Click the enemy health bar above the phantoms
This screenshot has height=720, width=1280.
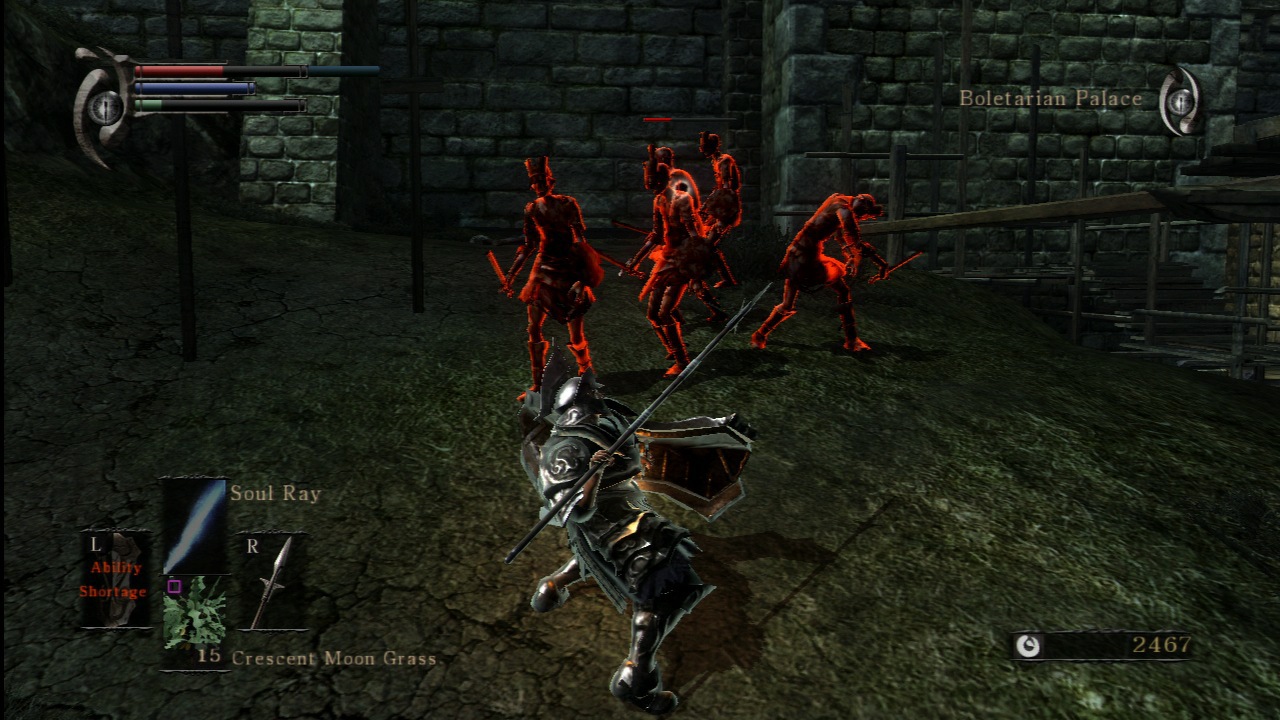click(660, 120)
